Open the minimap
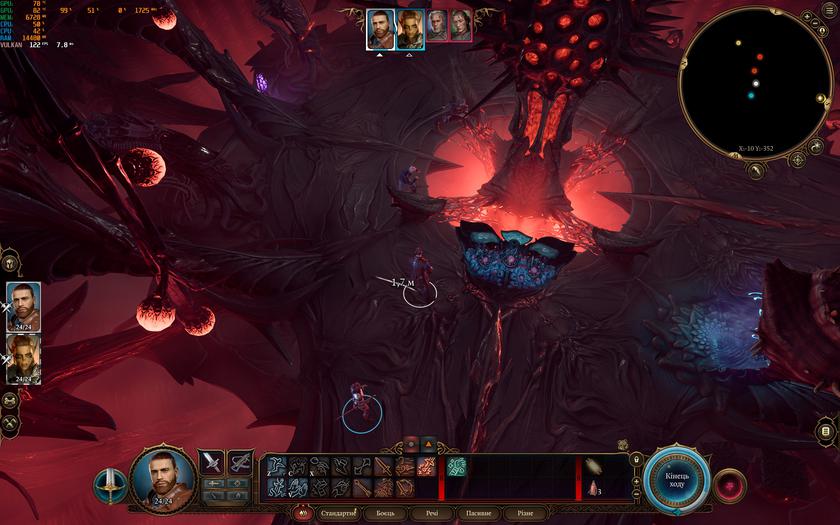Image resolution: width=840 pixels, height=525 pixels. tap(756, 85)
